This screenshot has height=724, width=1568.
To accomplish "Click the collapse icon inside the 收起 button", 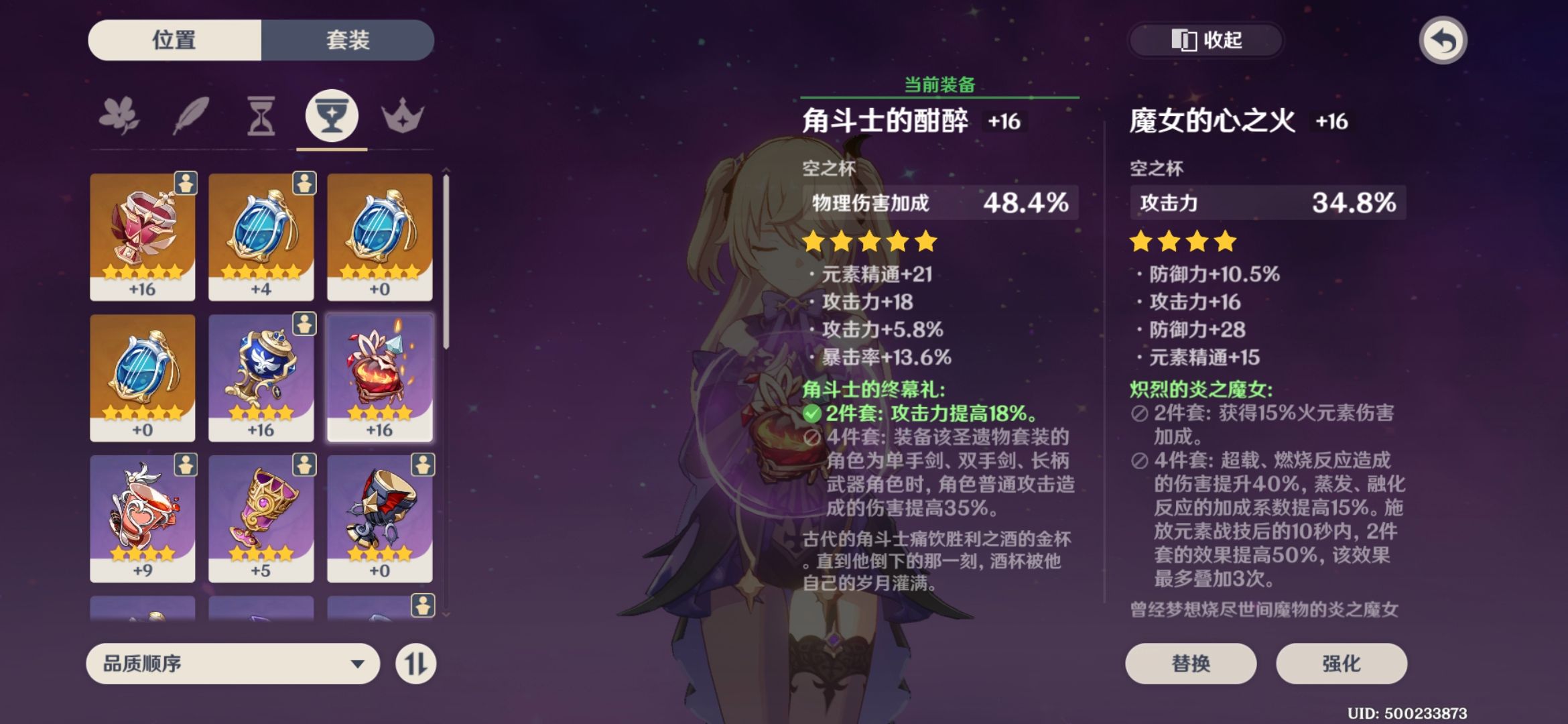I will [1185, 40].
